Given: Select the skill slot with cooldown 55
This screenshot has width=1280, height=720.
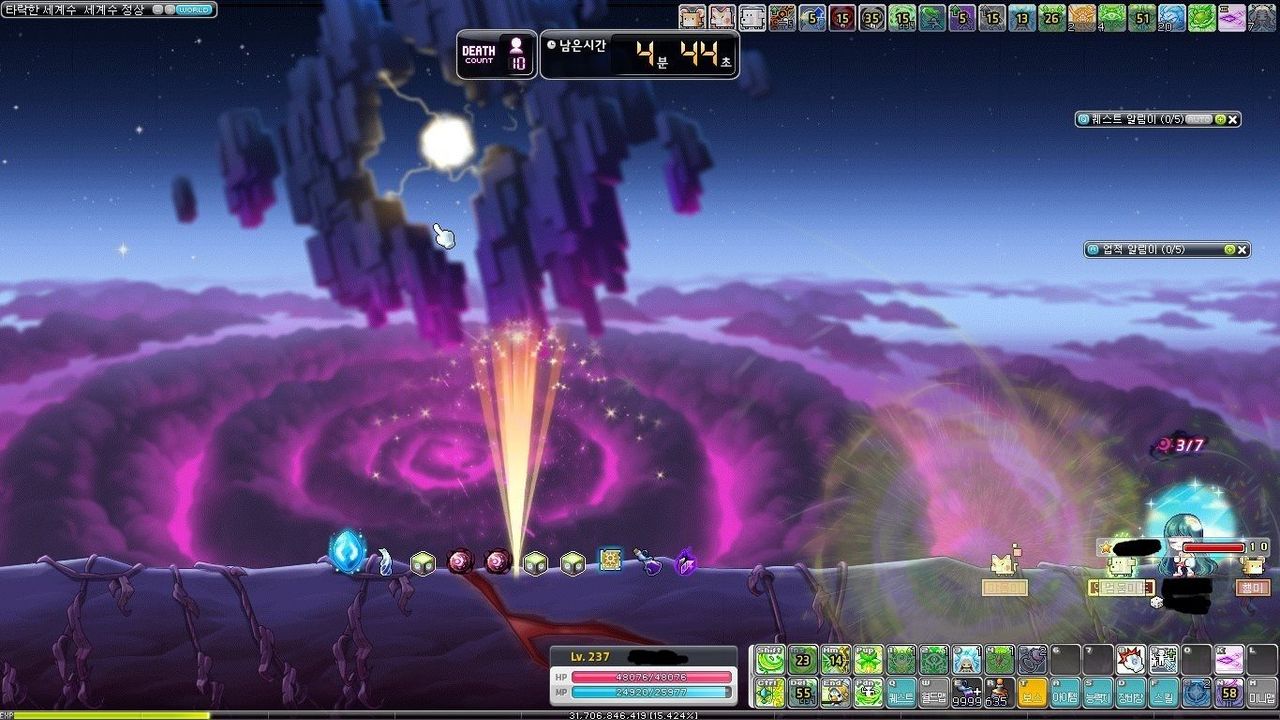Looking at the screenshot, I should pos(803,693).
